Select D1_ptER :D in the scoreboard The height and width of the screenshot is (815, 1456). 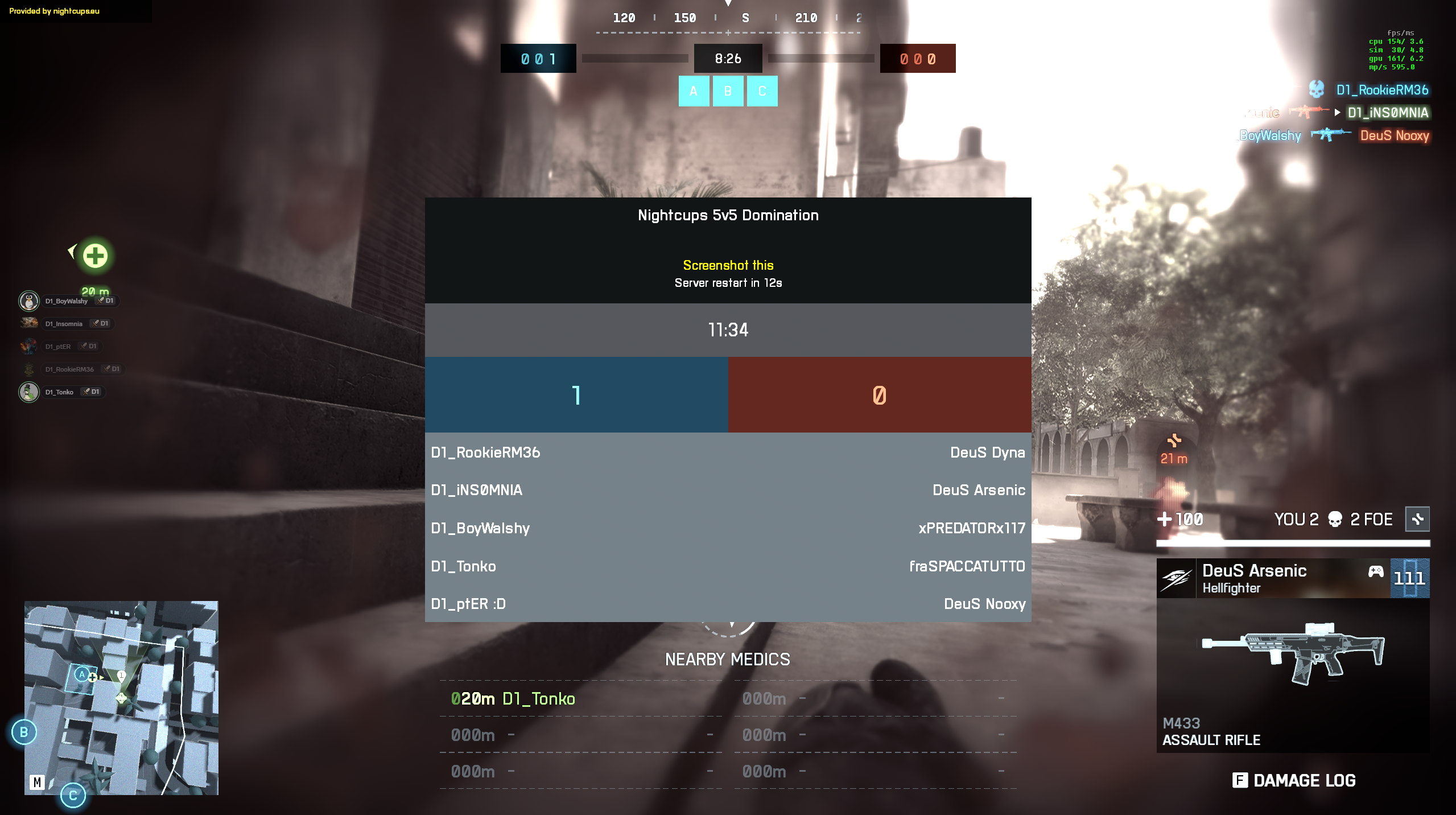468,604
